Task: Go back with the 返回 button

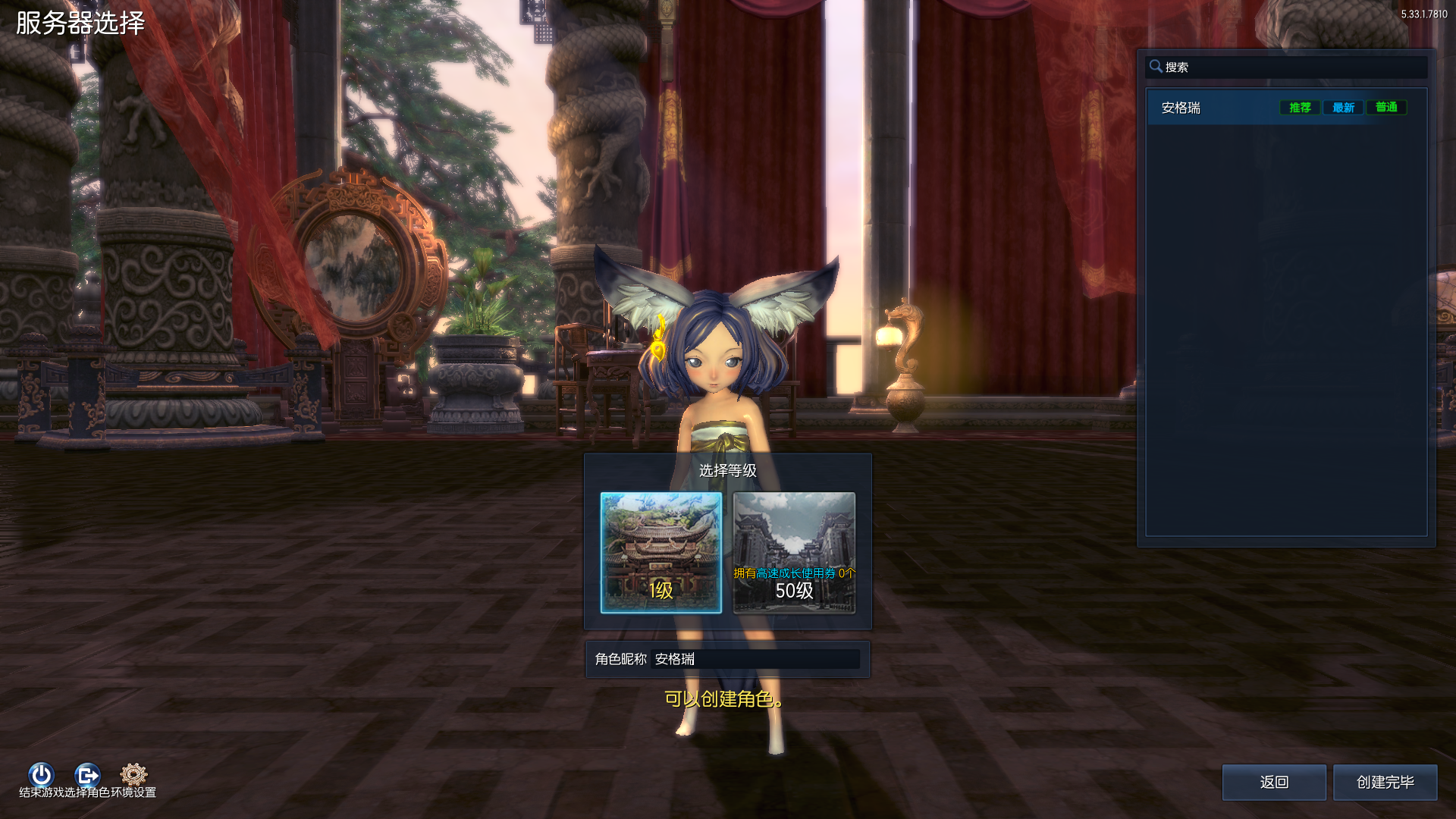Action: point(1274,782)
